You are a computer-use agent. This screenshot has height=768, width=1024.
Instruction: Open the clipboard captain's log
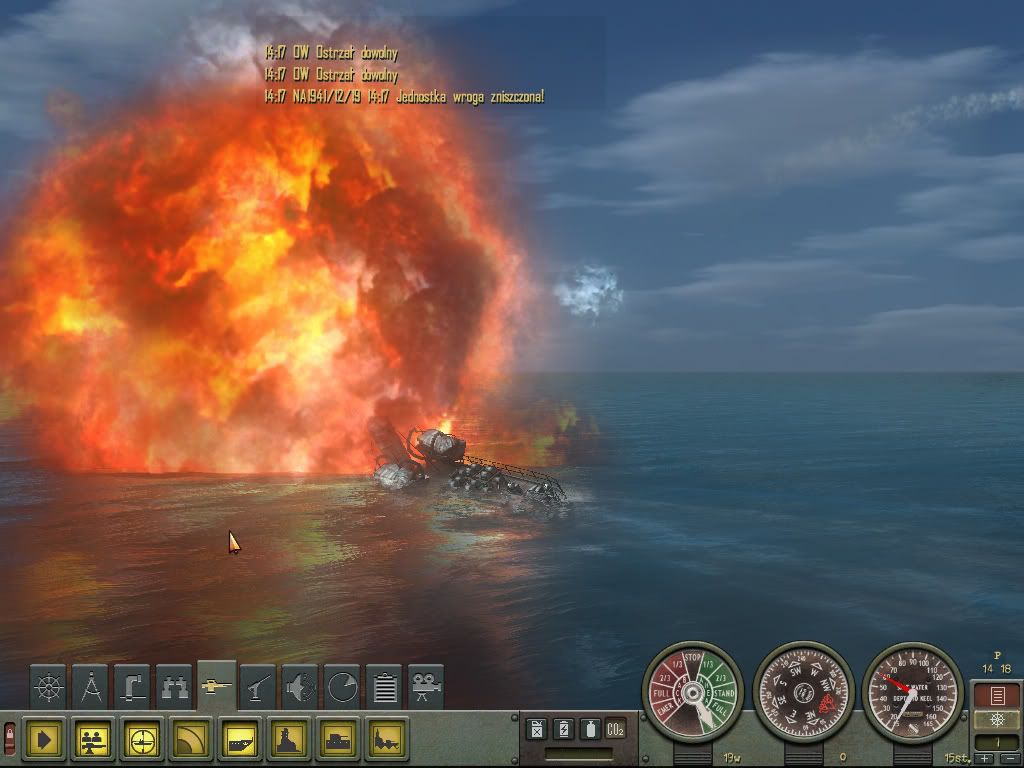click(x=385, y=687)
